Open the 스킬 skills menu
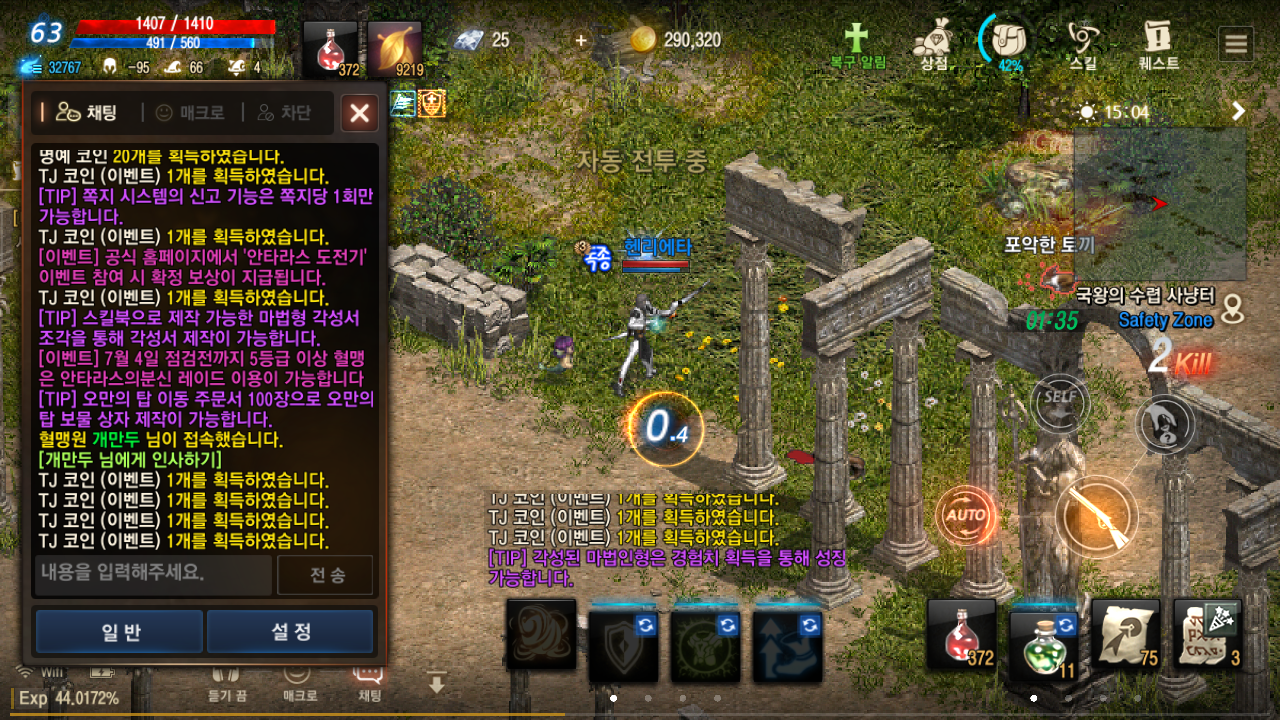Image resolution: width=1280 pixels, height=720 pixels. (x=1082, y=44)
